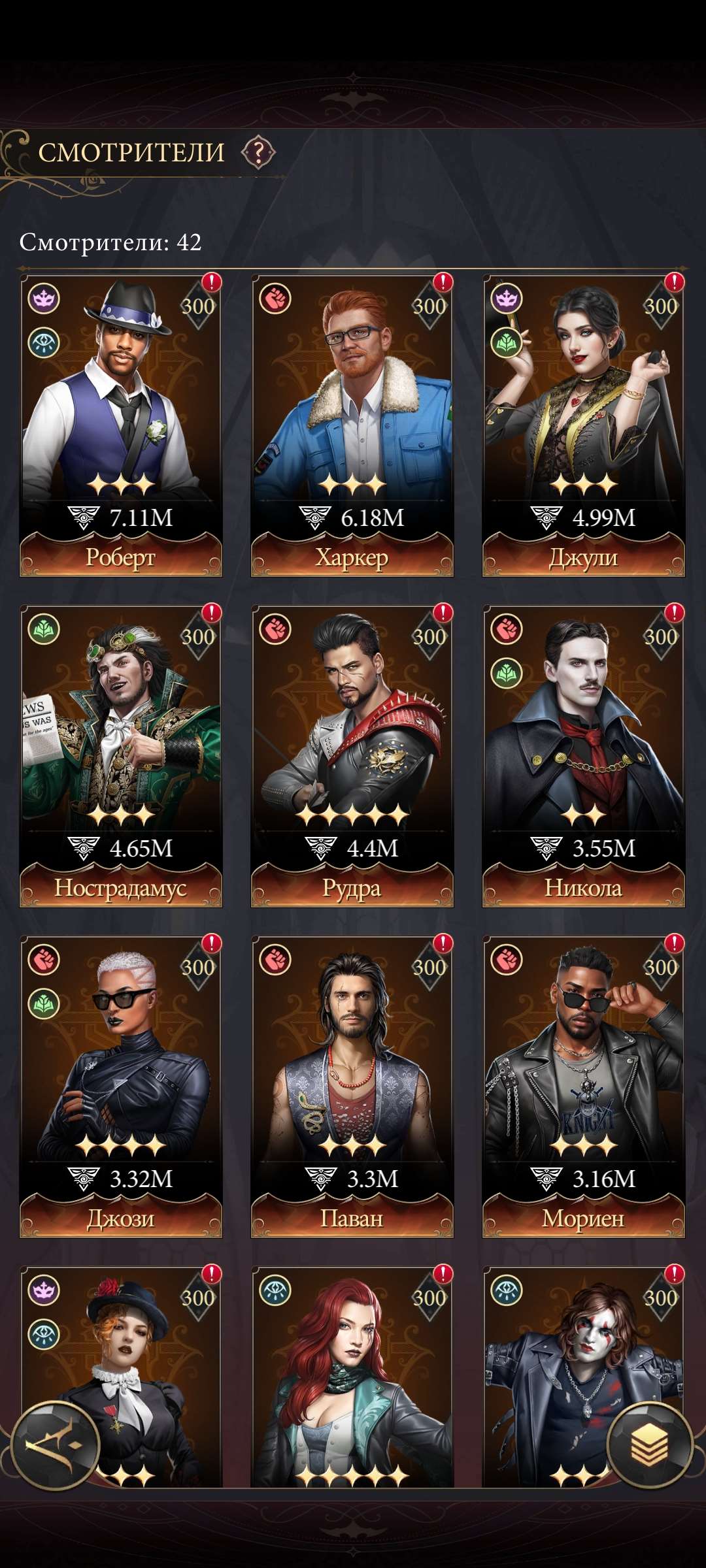Choose the Харкер warden card
Image resolution: width=706 pixels, height=1568 pixels.
tap(352, 425)
